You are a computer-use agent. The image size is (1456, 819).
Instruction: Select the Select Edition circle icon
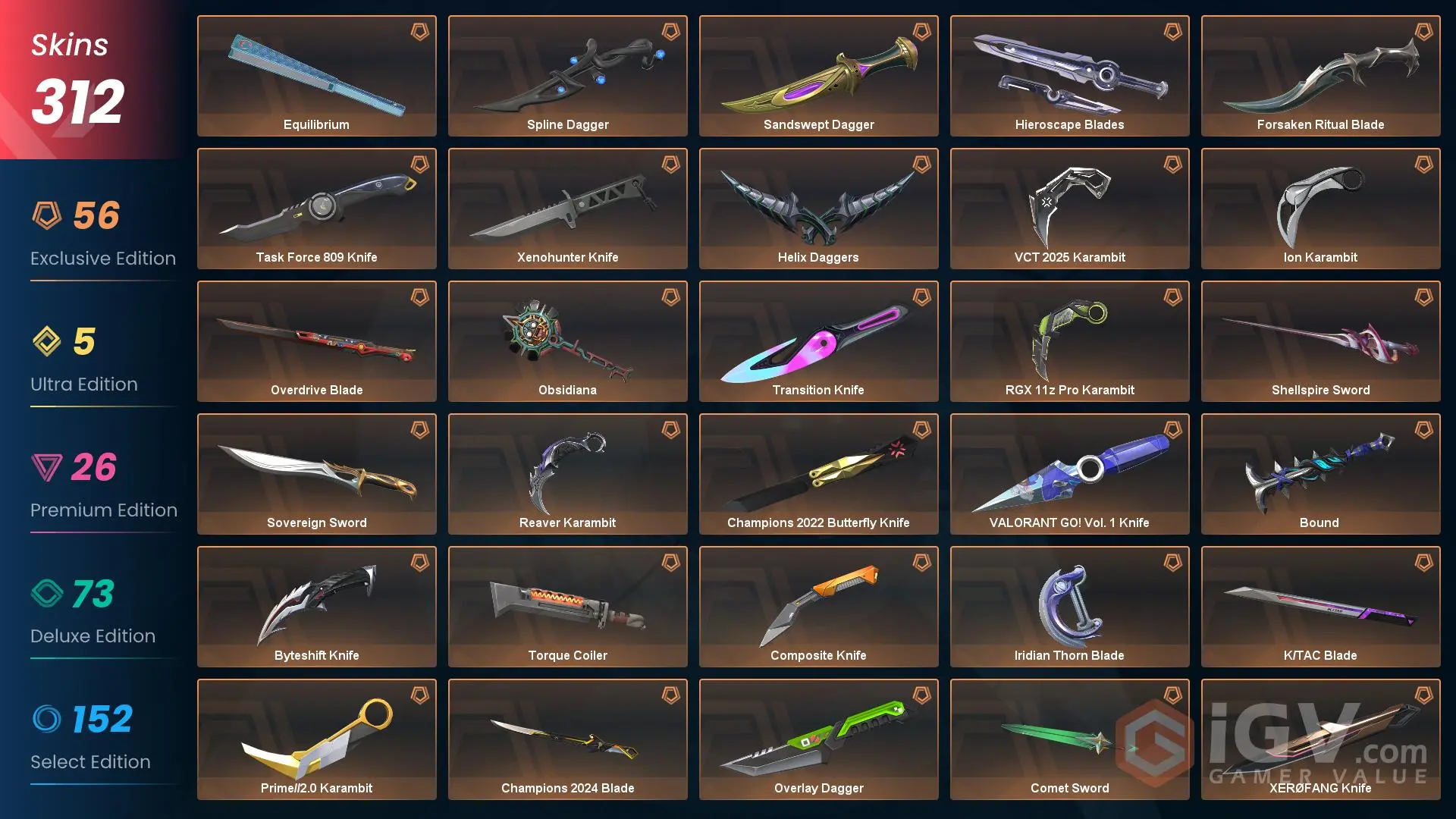[45, 720]
